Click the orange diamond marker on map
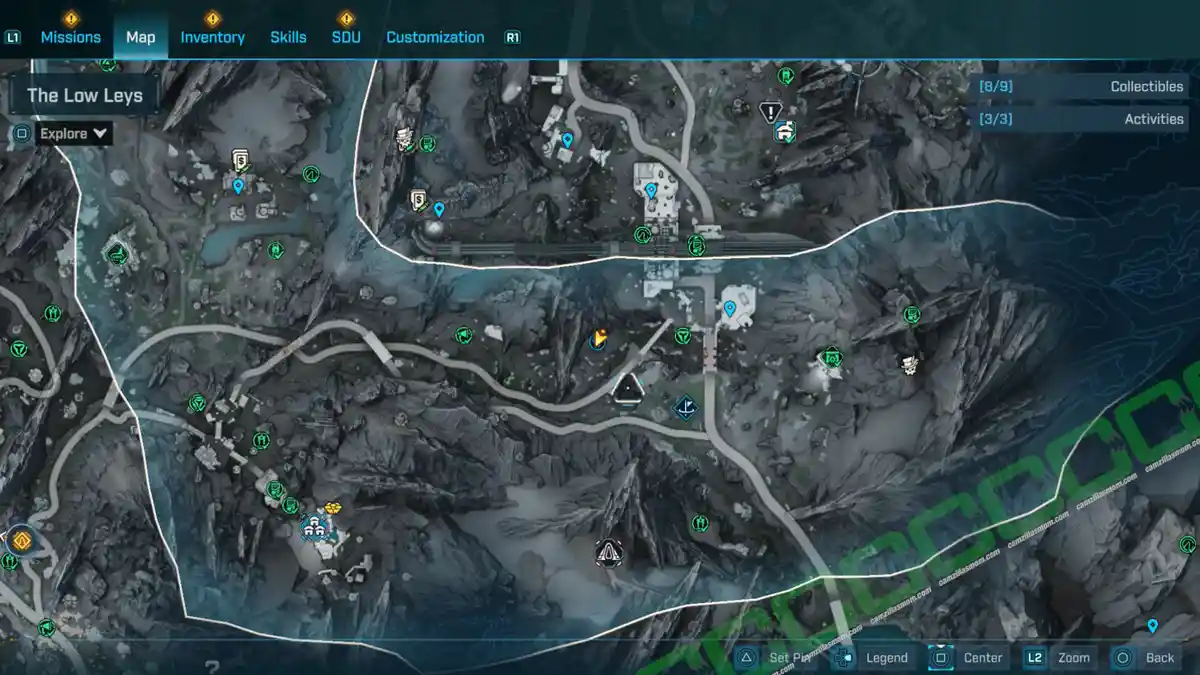The height and width of the screenshot is (675, 1200). click(x=20, y=541)
